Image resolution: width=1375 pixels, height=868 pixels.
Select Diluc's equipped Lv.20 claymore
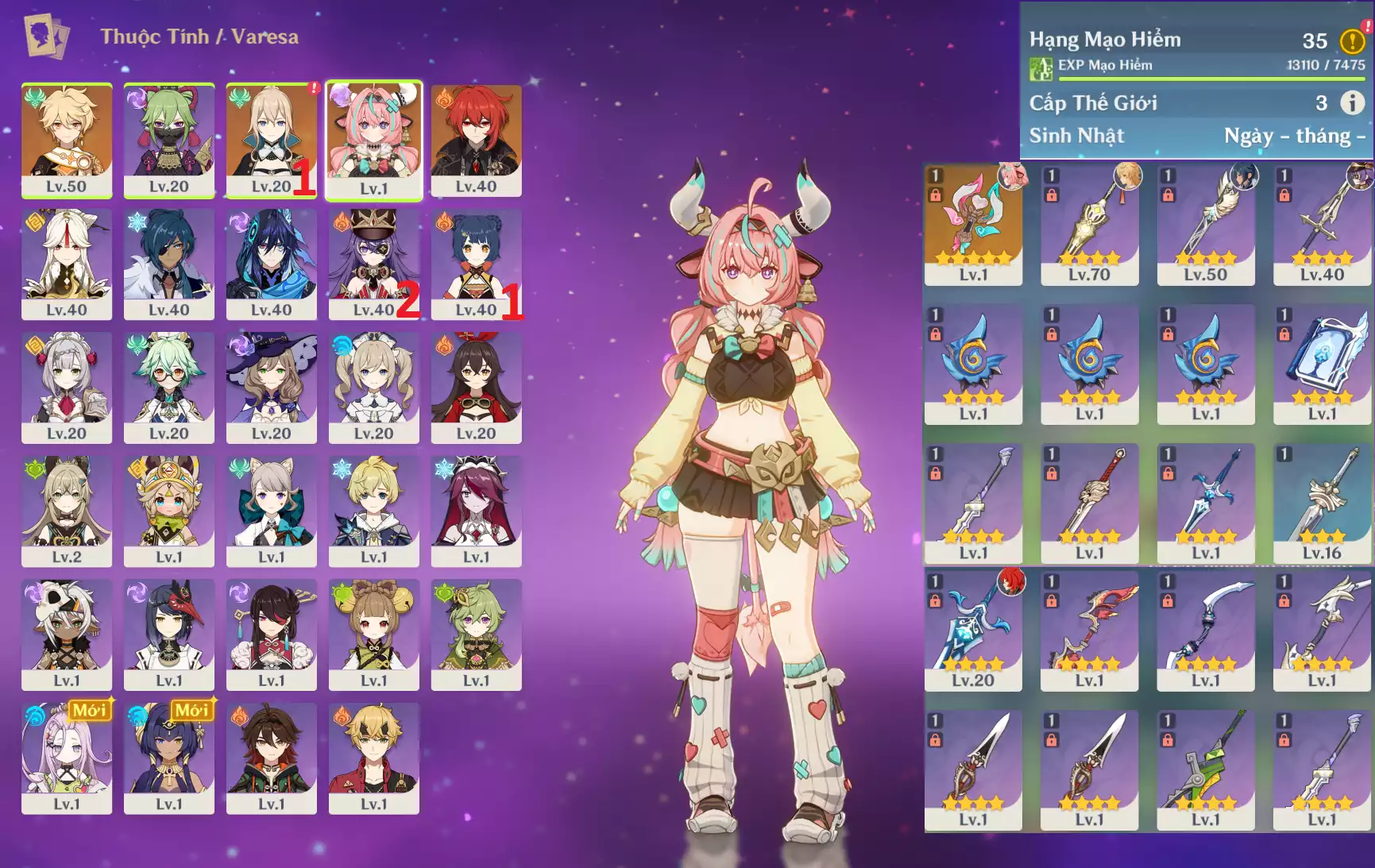(x=973, y=630)
